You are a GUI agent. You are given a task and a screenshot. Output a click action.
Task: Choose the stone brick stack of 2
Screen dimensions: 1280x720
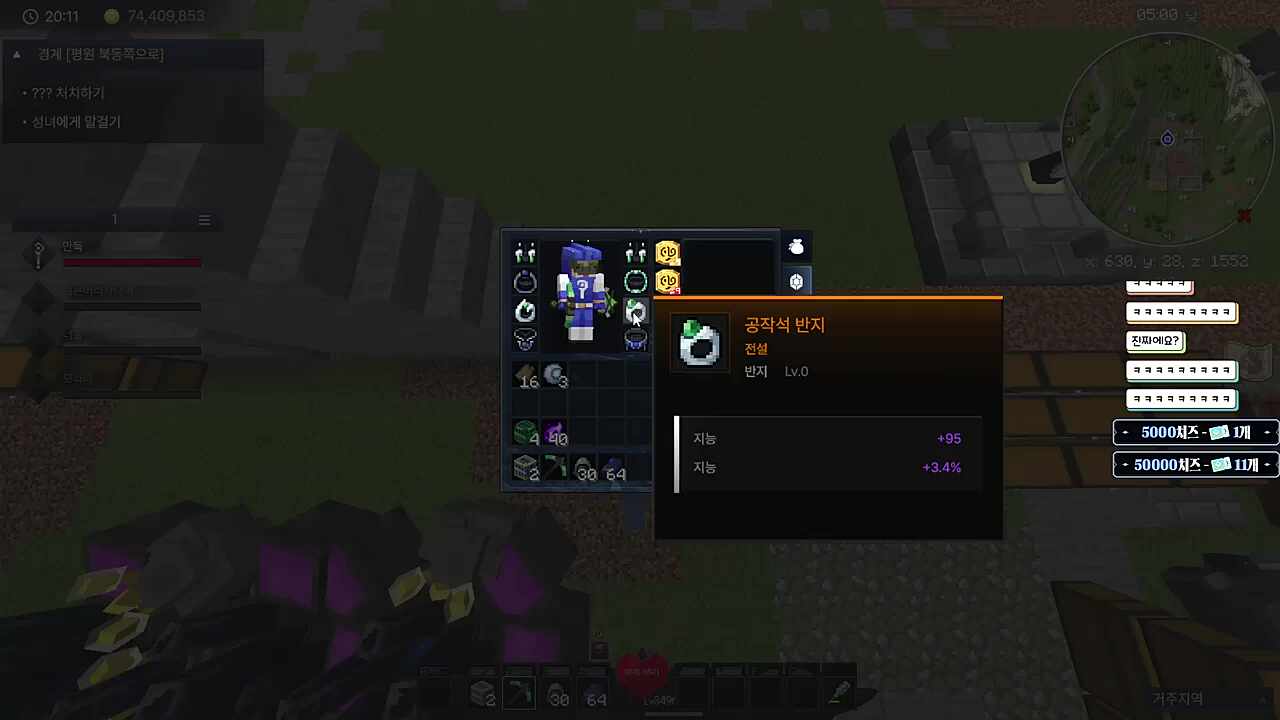(x=526, y=468)
